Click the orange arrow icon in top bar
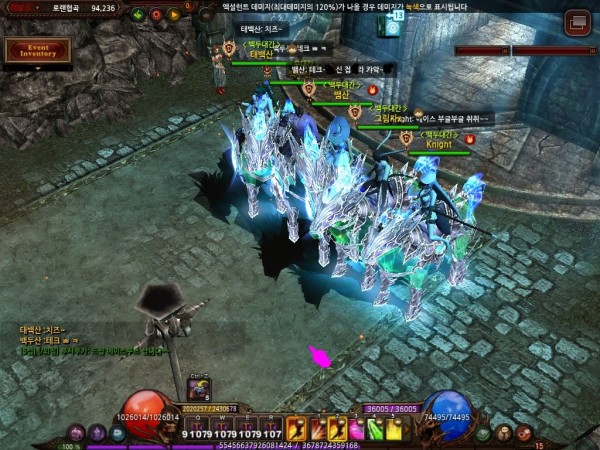The width and height of the screenshot is (600, 450). (175, 15)
